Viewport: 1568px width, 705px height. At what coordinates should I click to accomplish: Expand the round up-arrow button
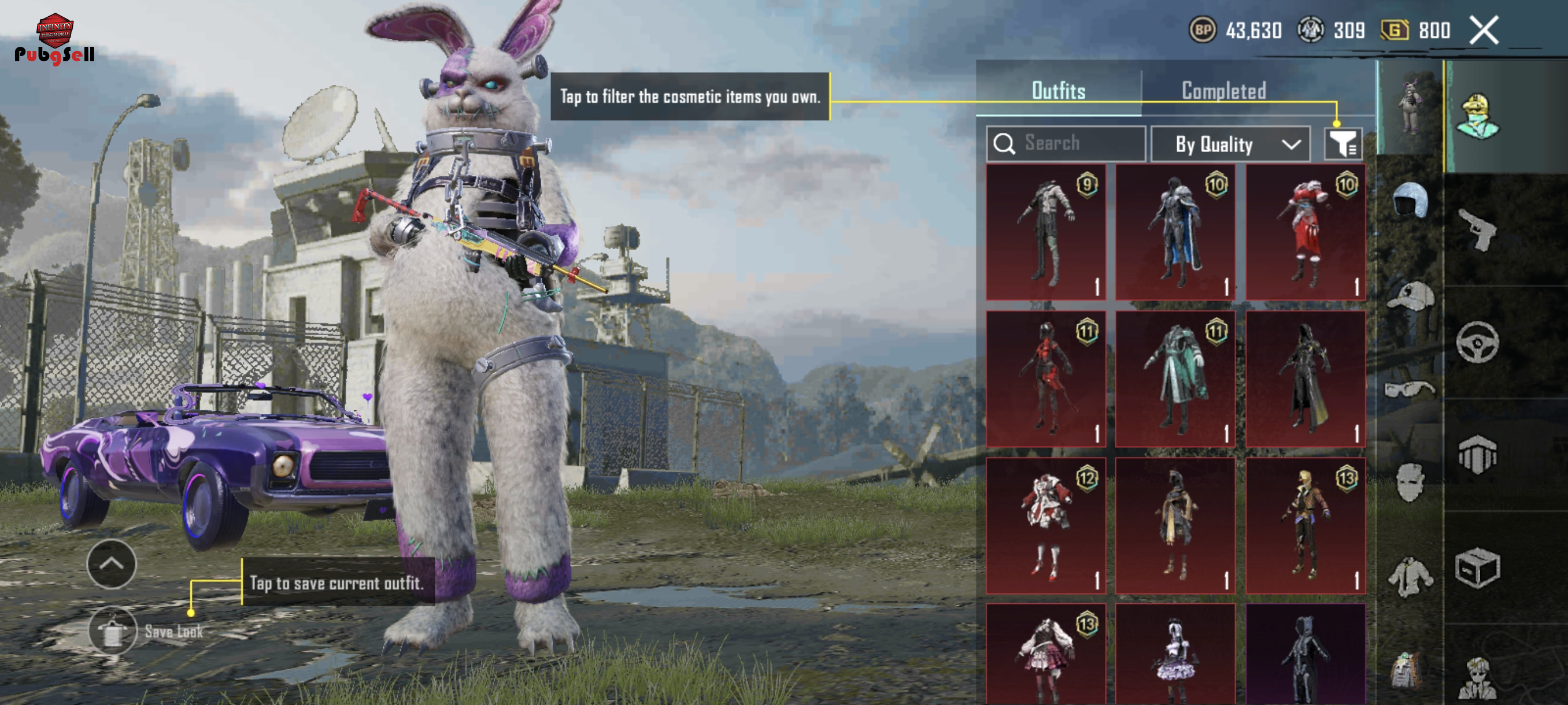point(112,563)
